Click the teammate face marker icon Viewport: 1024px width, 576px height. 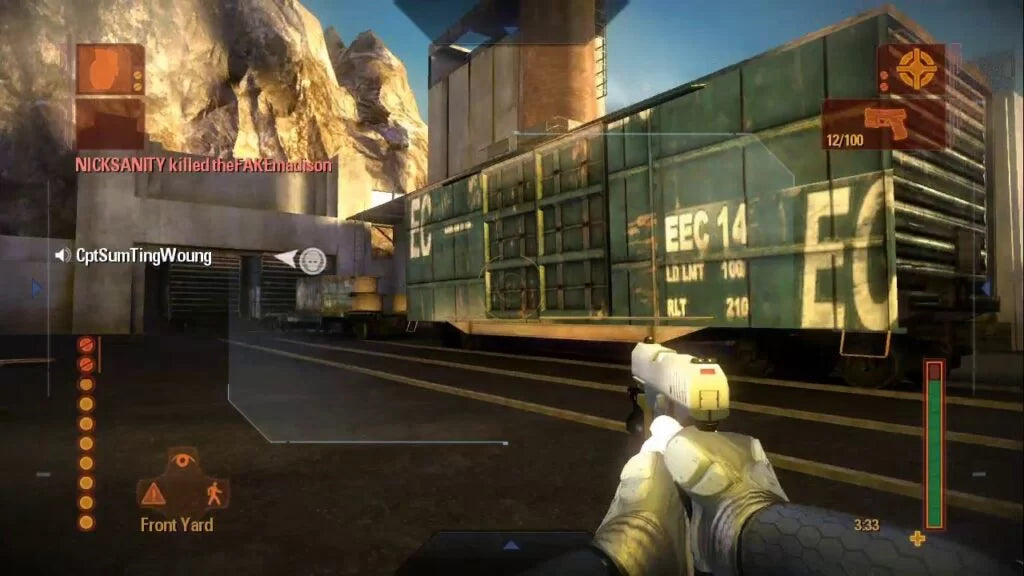pos(313,261)
